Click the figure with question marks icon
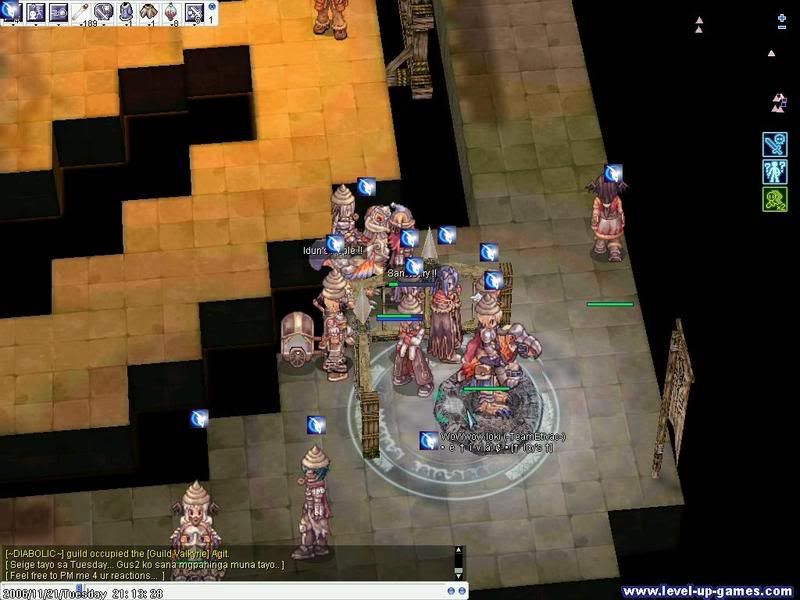 (x=775, y=171)
